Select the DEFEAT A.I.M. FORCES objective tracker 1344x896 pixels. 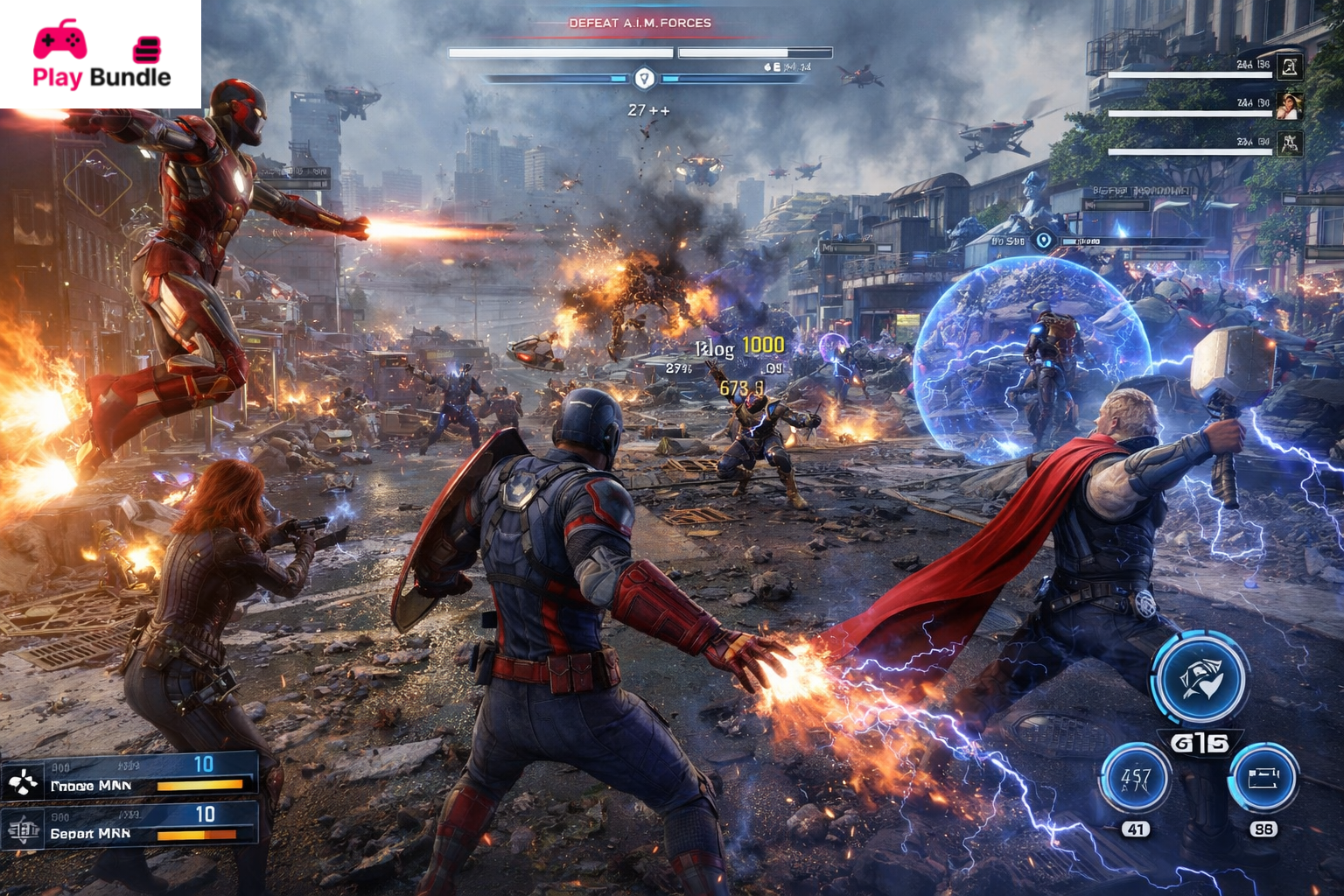tap(640, 24)
